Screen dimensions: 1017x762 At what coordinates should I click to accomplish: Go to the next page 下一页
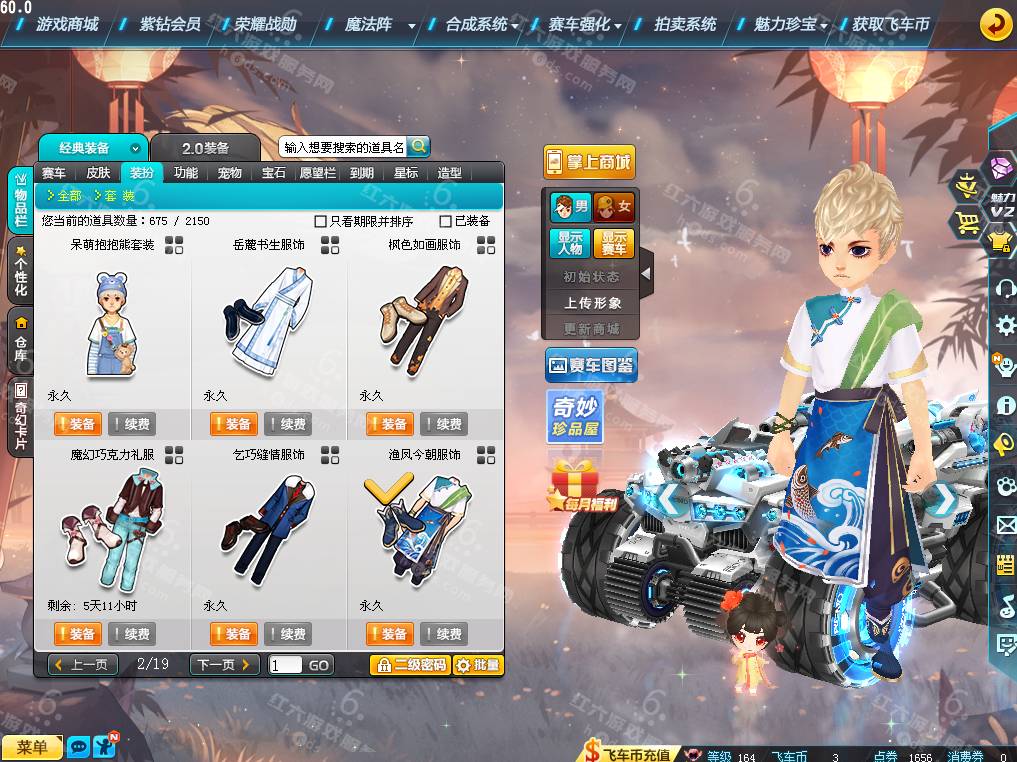(x=224, y=665)
